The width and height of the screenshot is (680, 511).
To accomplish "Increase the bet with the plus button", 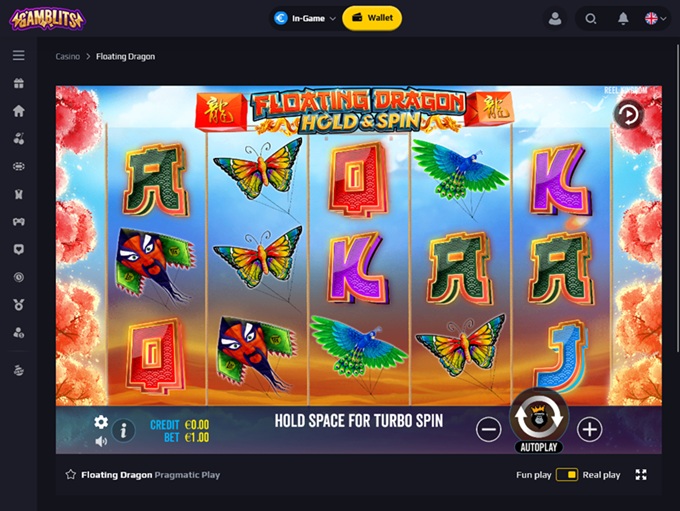I will (x=590, y=429).
